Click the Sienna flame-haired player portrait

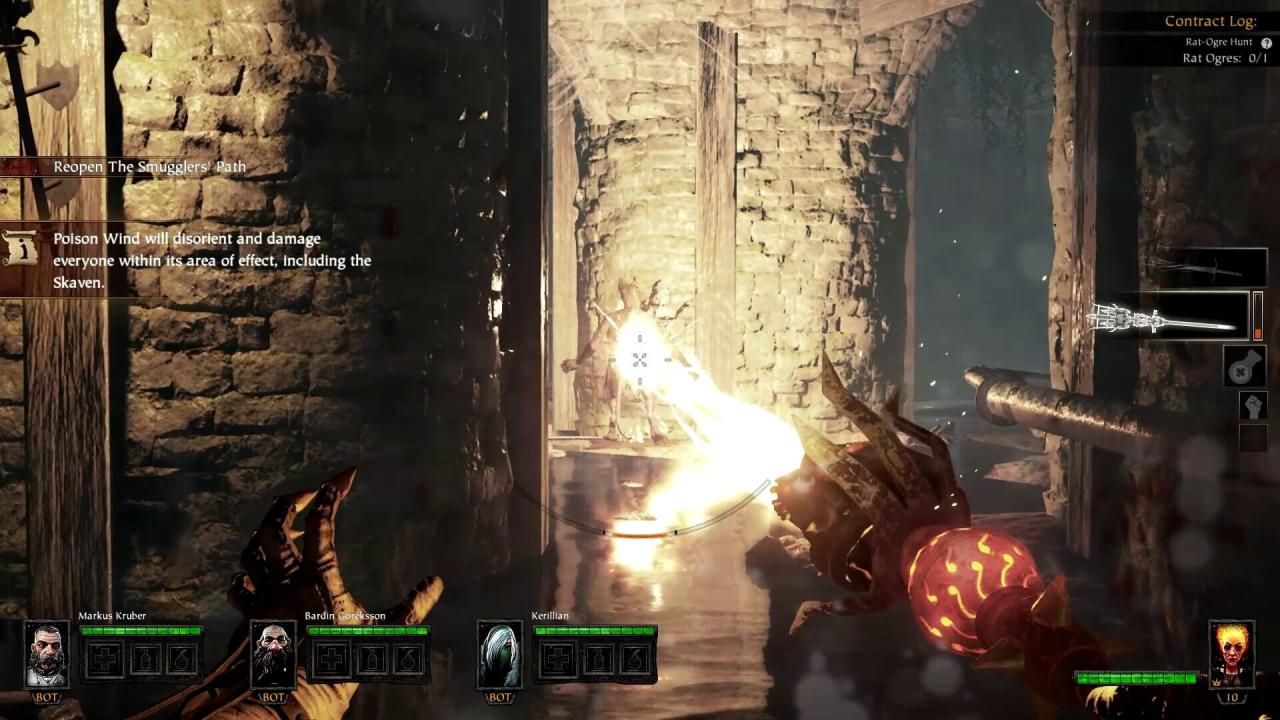pyautogui.click(x=1231, y=653)
